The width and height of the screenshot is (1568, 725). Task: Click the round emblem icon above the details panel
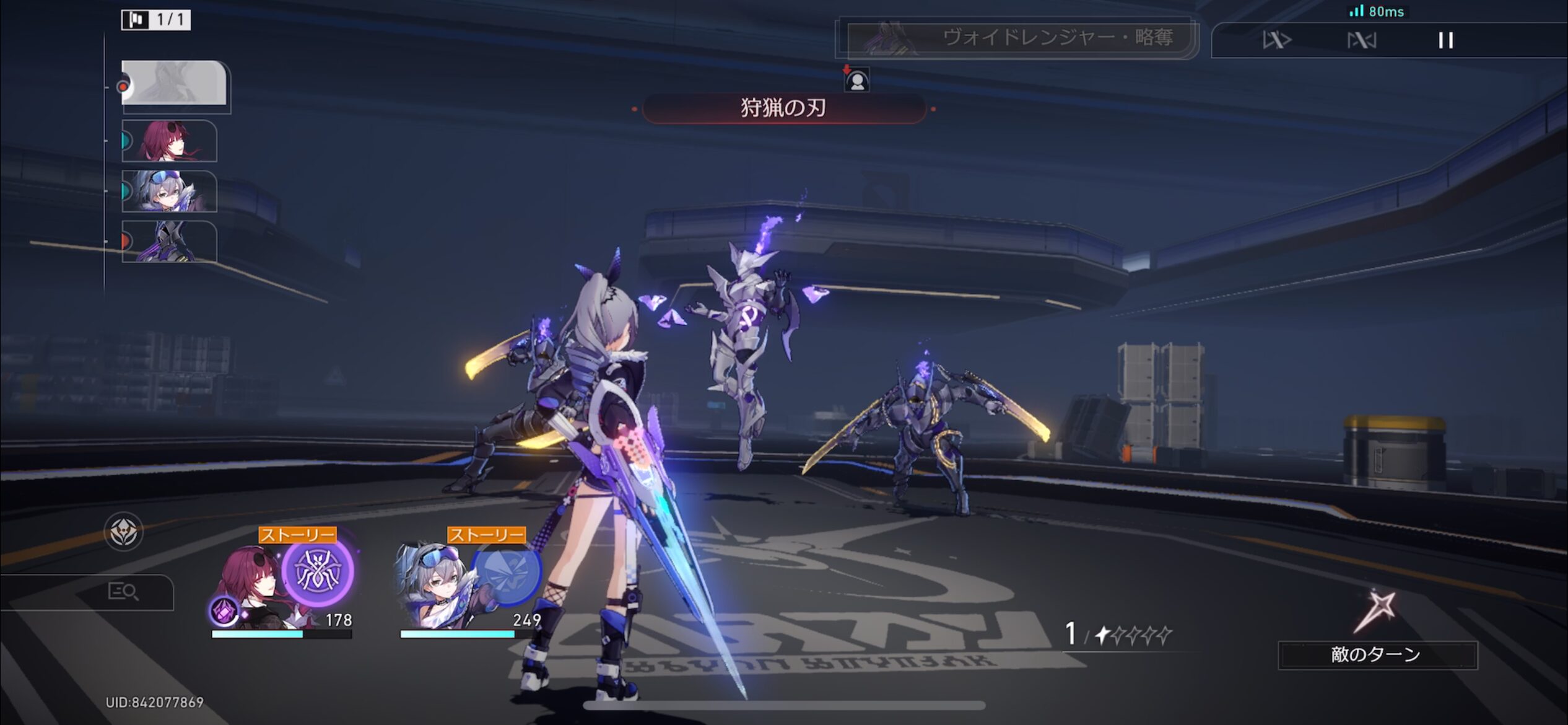click(x=123, y=532)
